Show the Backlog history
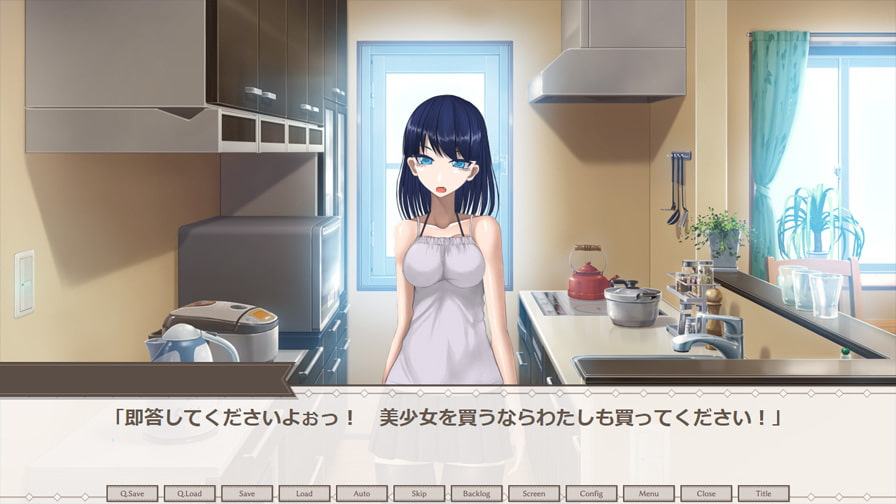896x504 pixels. (x=477, y=493)
